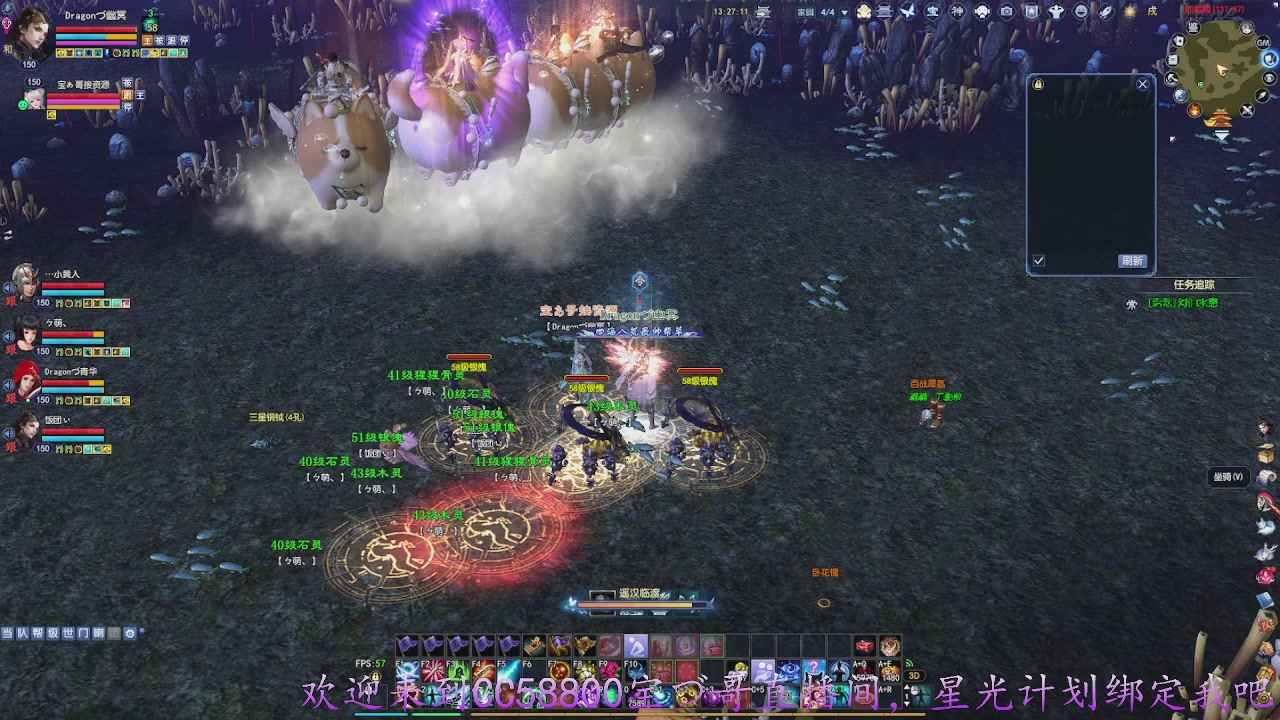Viewport: 1280px width, 720px height.
Task: Click the 坐骑(V) mount button
Action: click(1228, 477)
